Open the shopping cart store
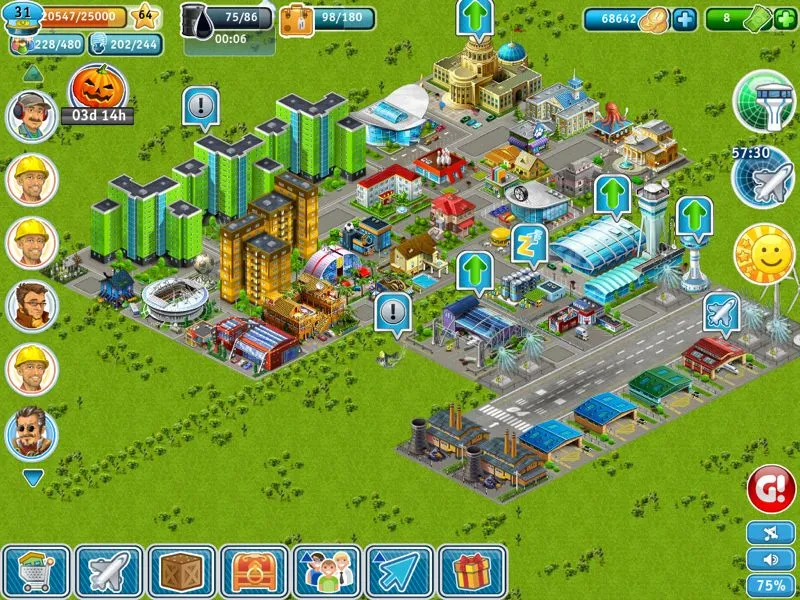 [37, 572]
